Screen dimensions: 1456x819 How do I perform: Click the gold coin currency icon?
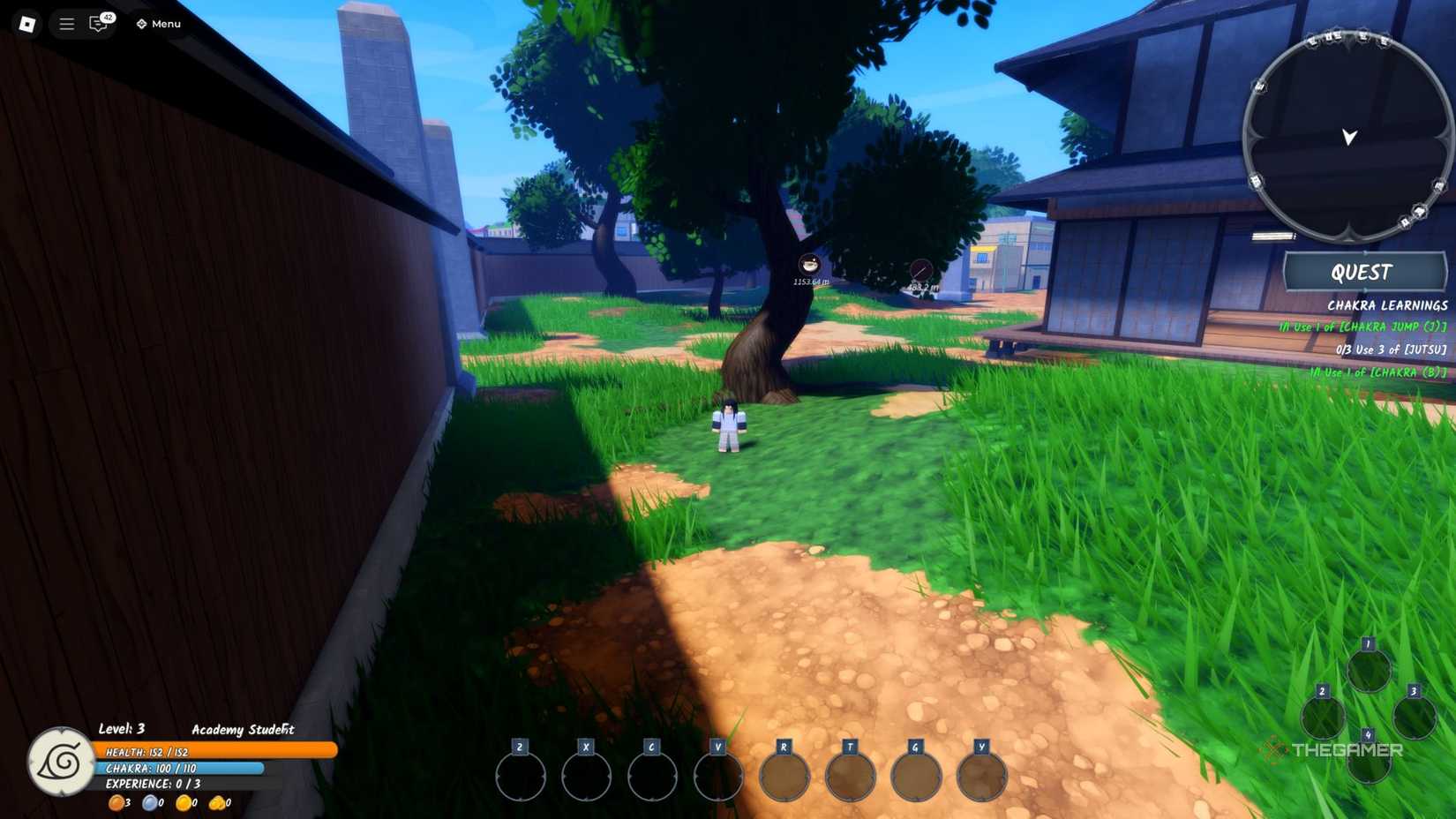click(183, 802)
